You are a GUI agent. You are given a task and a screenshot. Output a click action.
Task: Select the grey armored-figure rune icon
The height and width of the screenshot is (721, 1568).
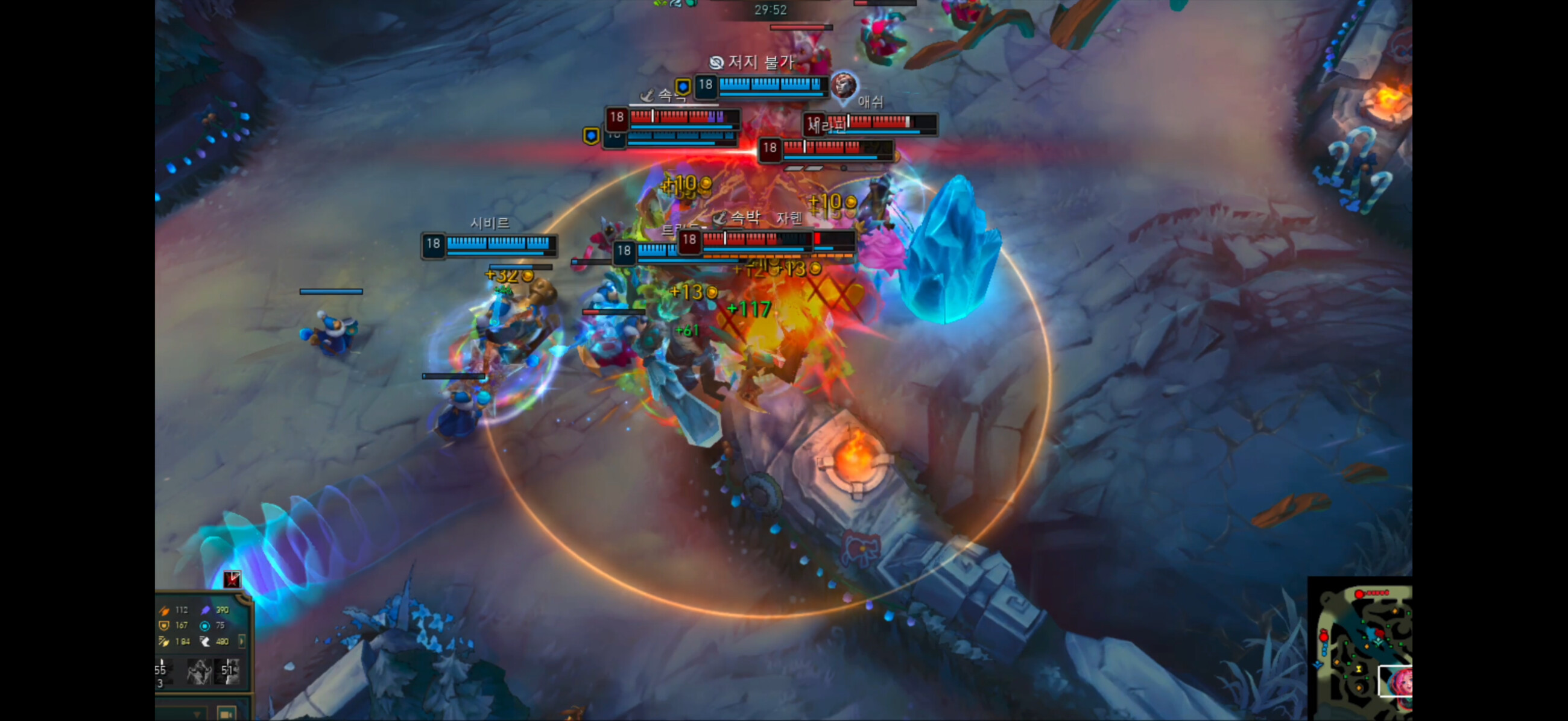pos(199,671)
